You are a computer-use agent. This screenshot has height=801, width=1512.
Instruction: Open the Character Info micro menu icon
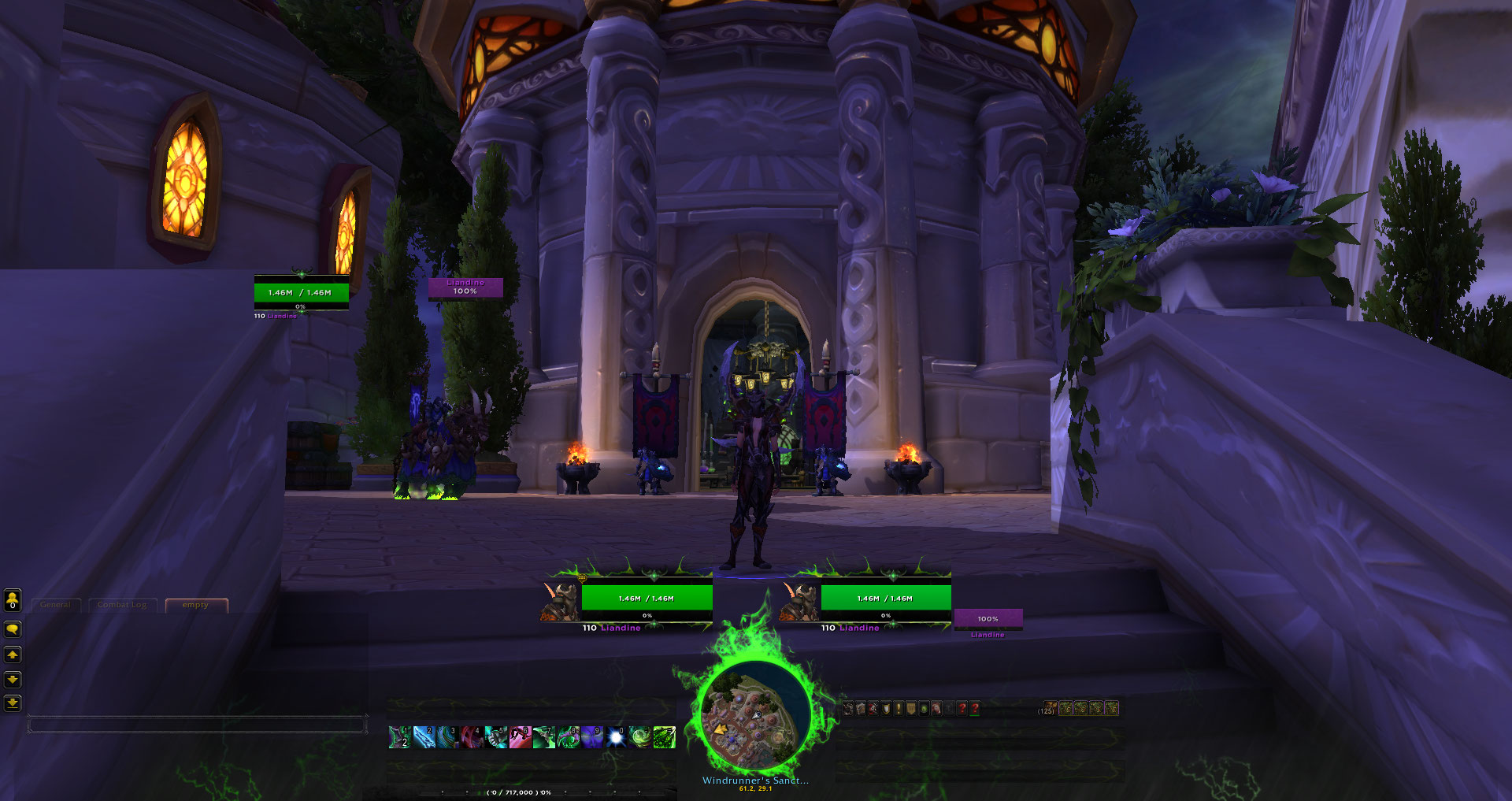point(848,707)
